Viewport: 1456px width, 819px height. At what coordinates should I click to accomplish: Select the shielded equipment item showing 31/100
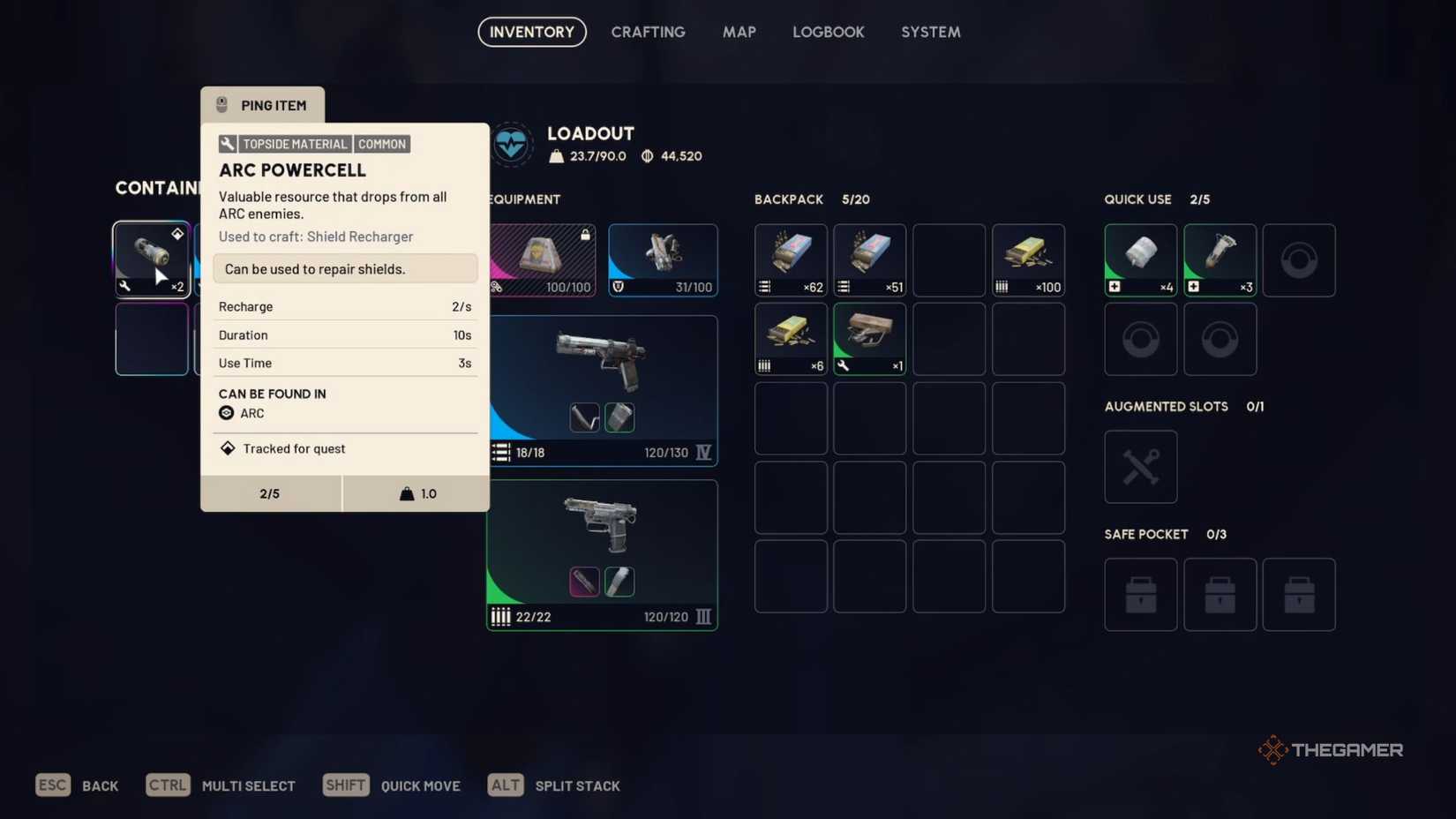pos(662,259)
